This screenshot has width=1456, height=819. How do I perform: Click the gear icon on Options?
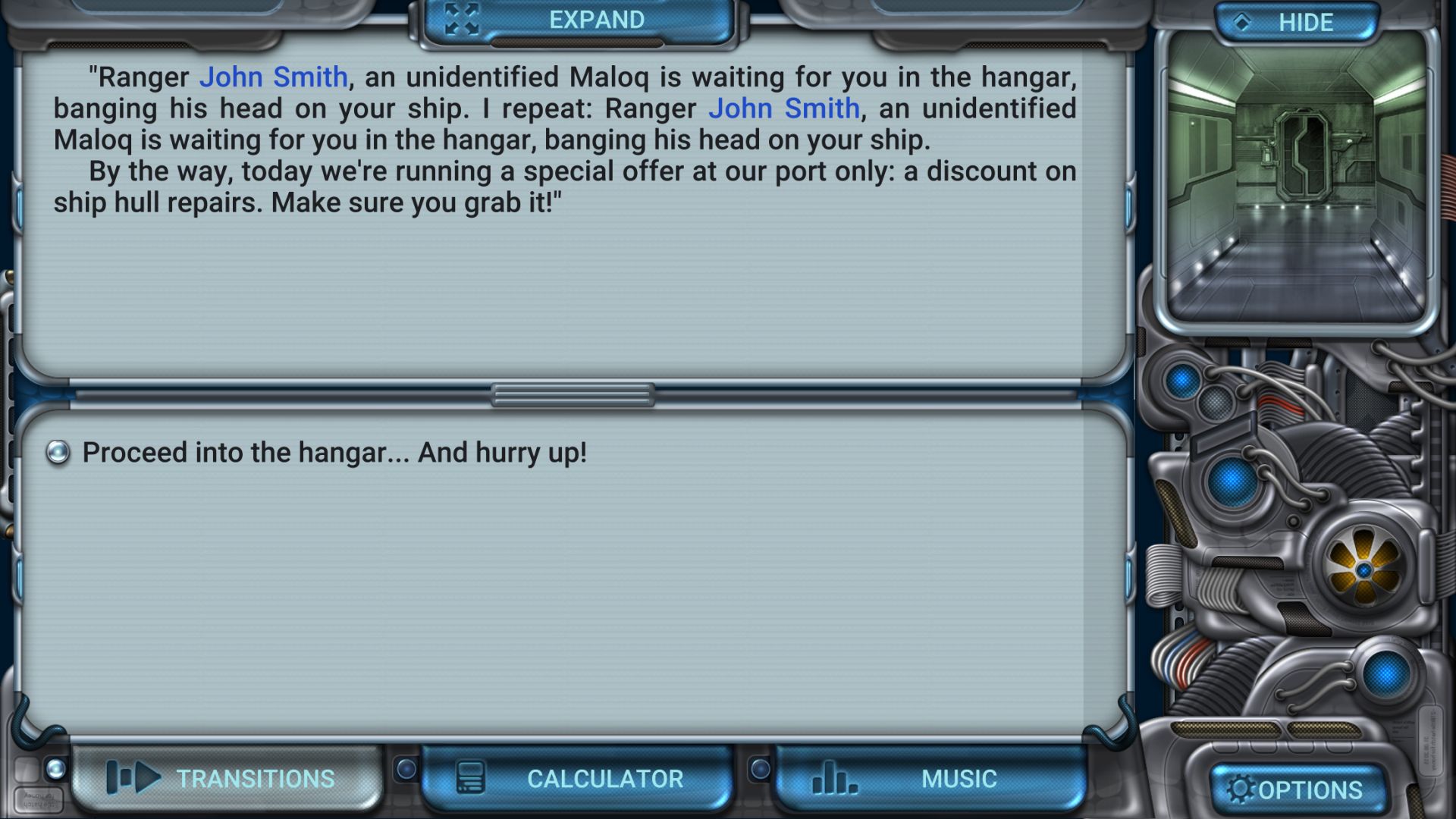click(1240, 790)
